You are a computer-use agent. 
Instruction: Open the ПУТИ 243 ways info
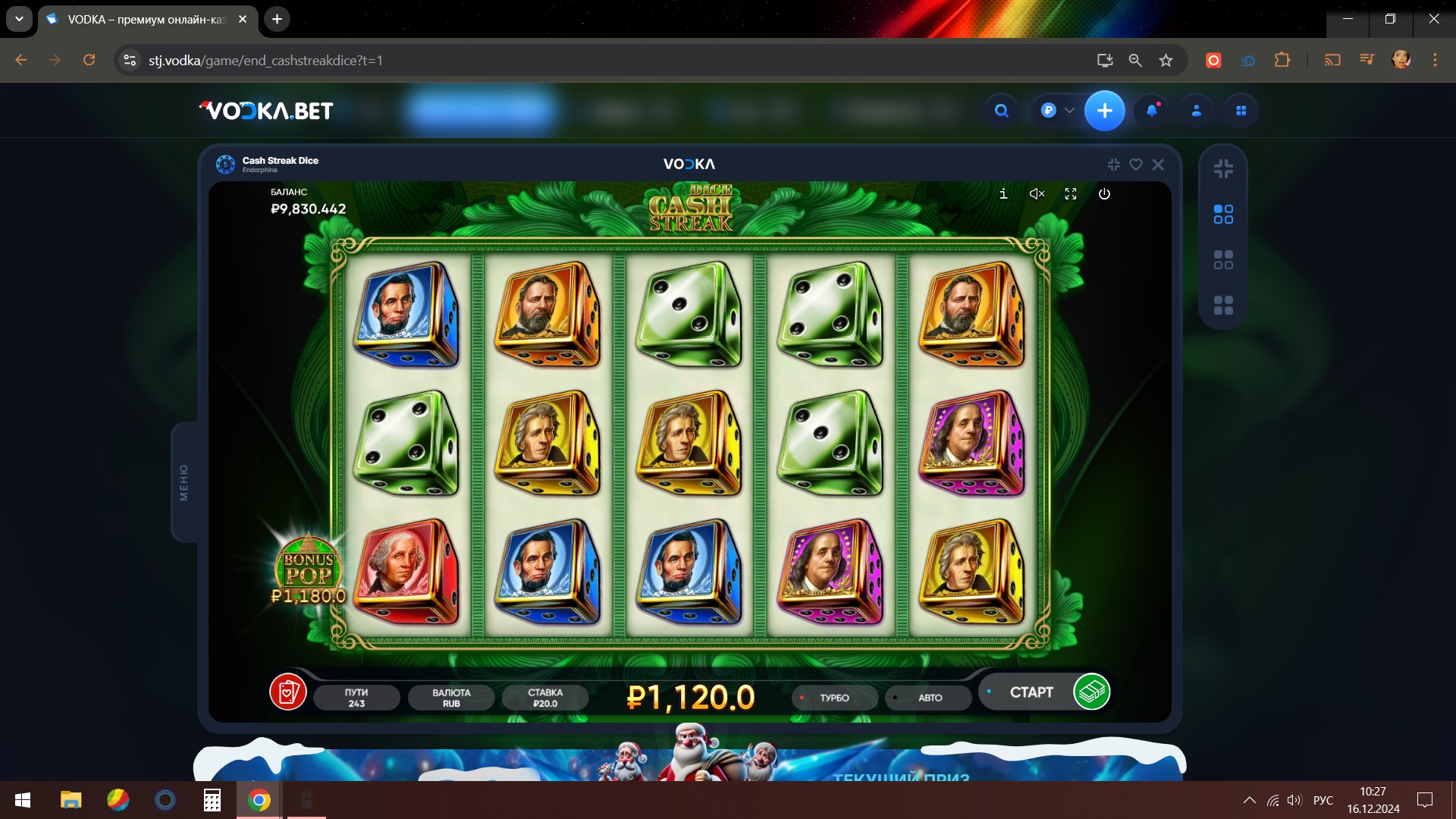356,698
